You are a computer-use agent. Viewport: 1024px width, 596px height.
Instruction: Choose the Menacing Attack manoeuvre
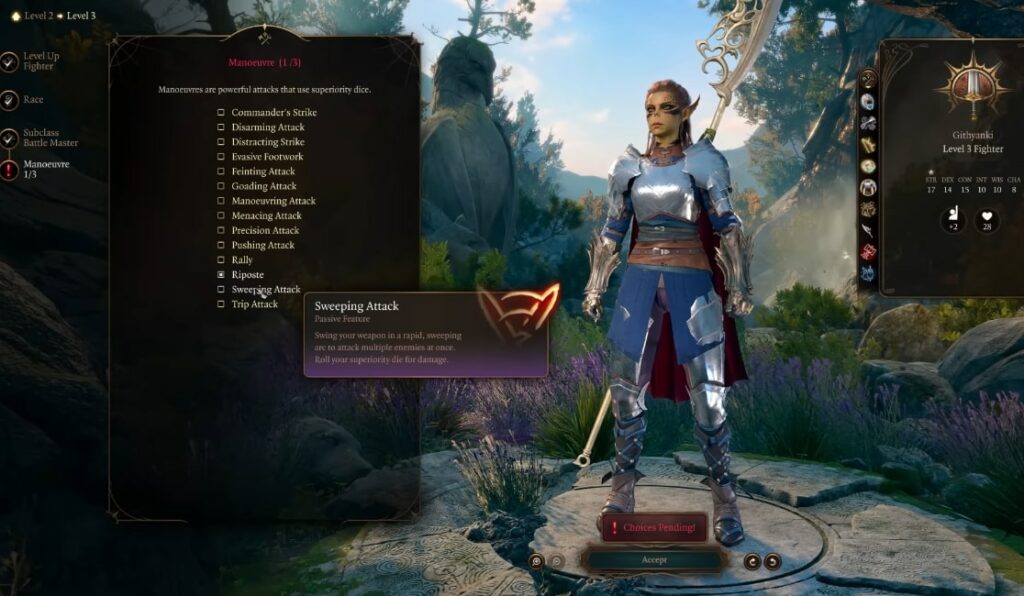point(221,216)
